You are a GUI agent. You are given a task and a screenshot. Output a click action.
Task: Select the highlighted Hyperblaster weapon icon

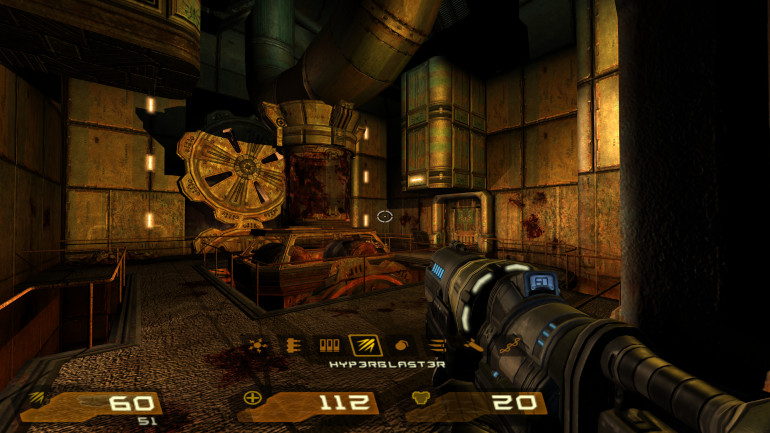tap(363, 346)
